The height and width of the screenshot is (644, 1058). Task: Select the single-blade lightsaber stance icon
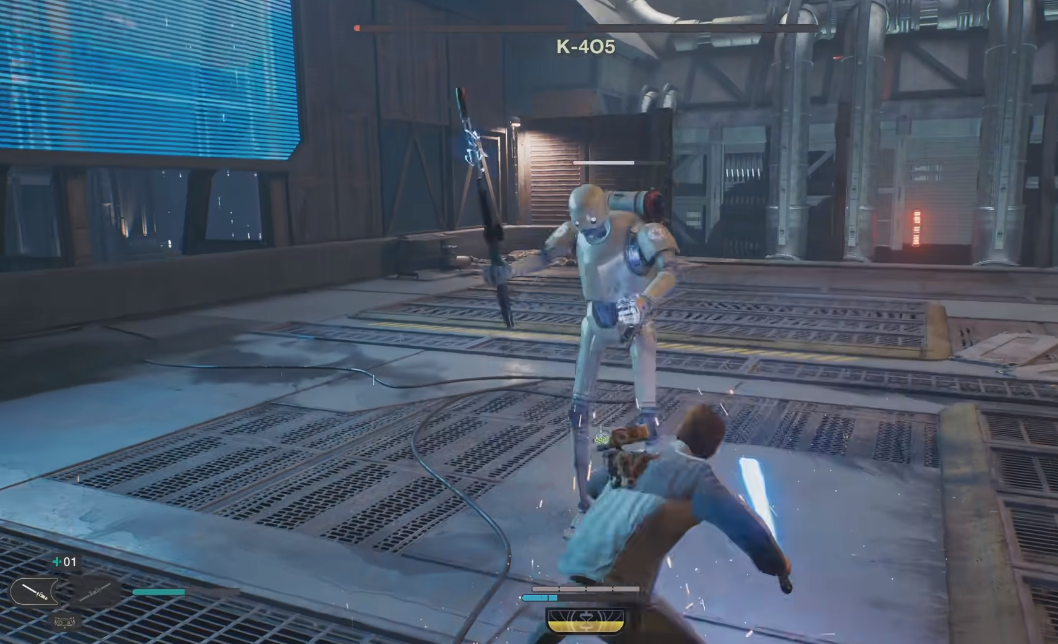35,592
